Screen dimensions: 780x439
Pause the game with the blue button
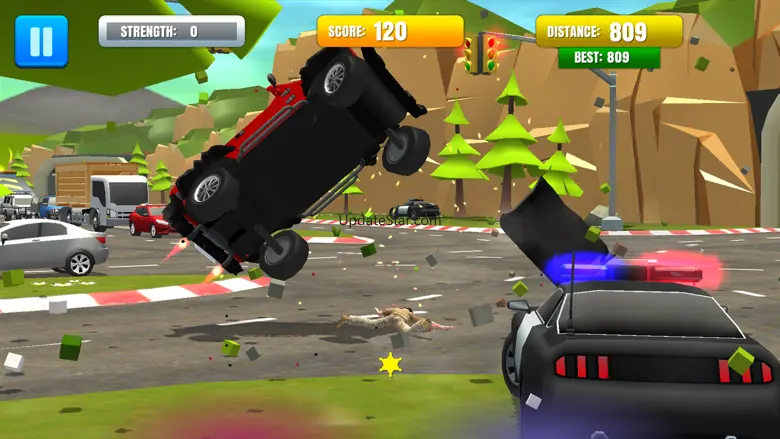(41, 41)
